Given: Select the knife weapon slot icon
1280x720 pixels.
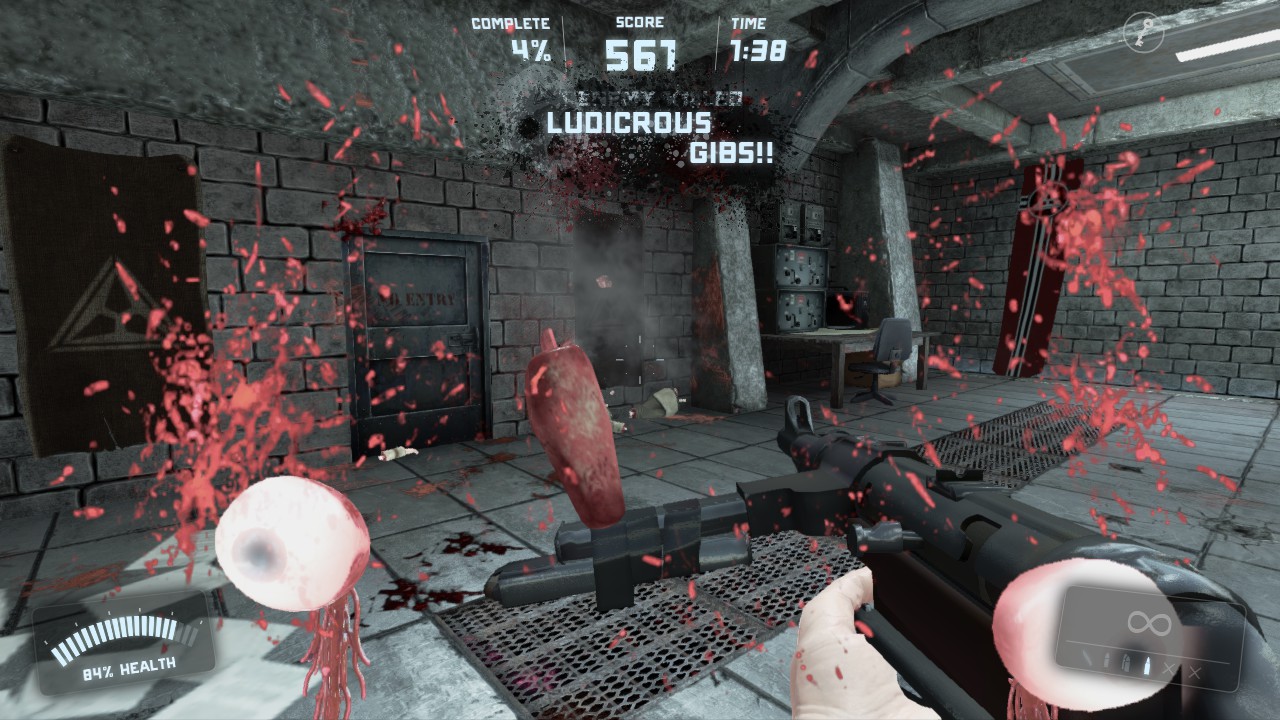Looking at the screenshot, I should 1087,658.
